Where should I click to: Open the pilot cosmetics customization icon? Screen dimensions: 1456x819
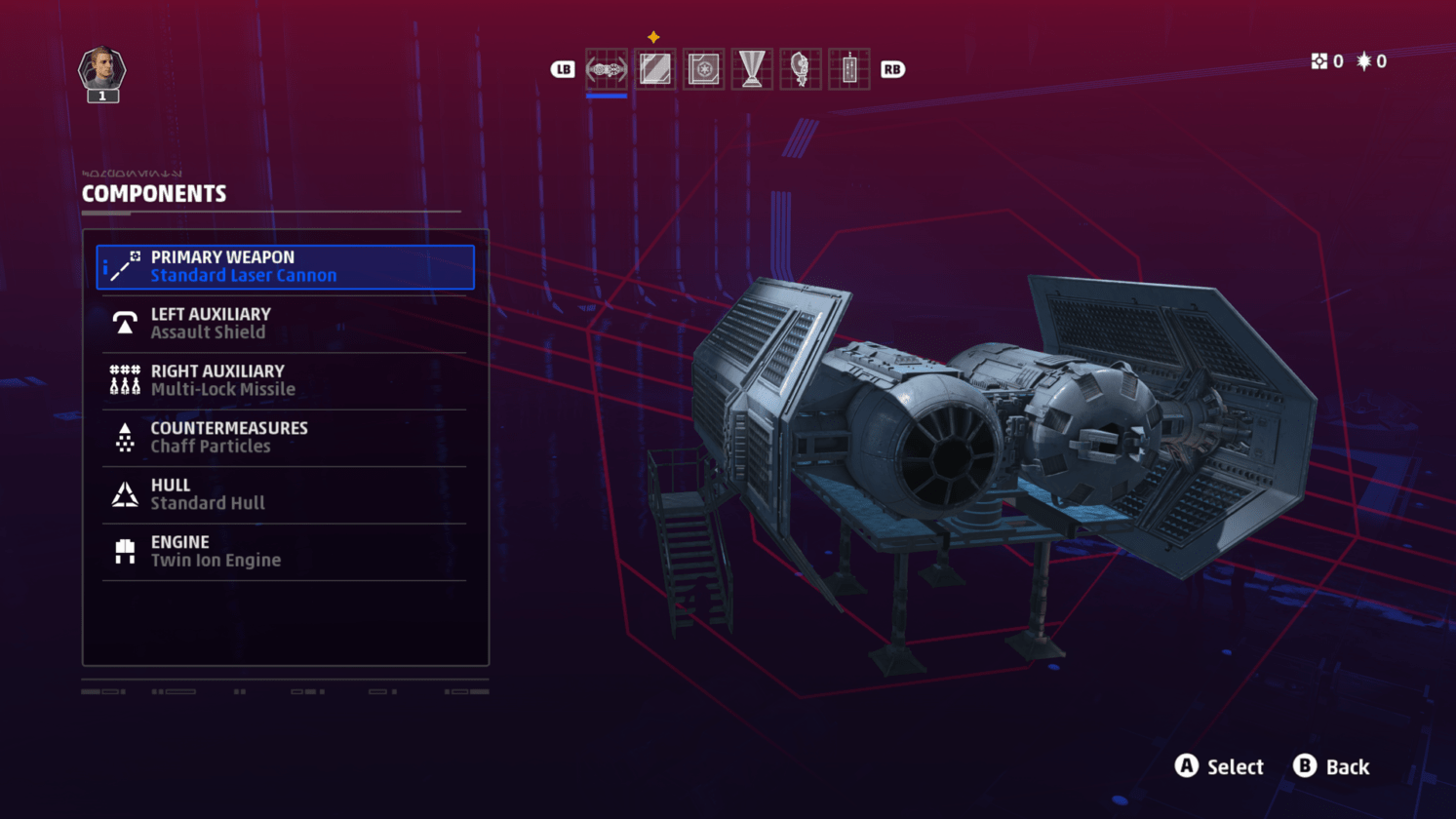[800, 69]
